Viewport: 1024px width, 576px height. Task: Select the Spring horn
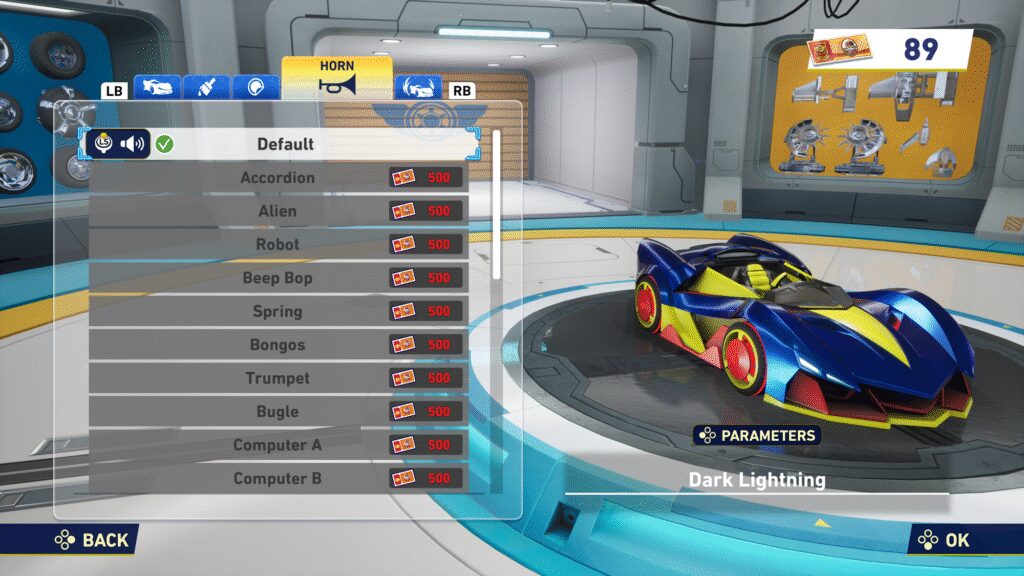pyautogui.click(x=278, y=311)
